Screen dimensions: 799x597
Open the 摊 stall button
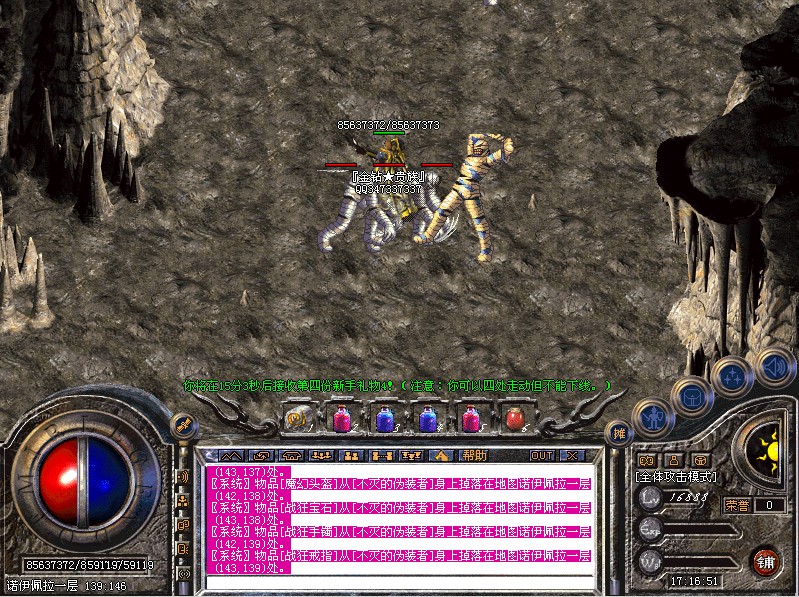coord(619,433)
